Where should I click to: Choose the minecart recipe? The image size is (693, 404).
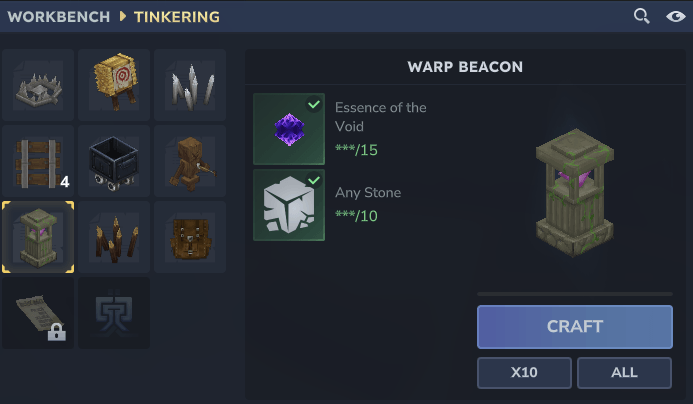114,161
